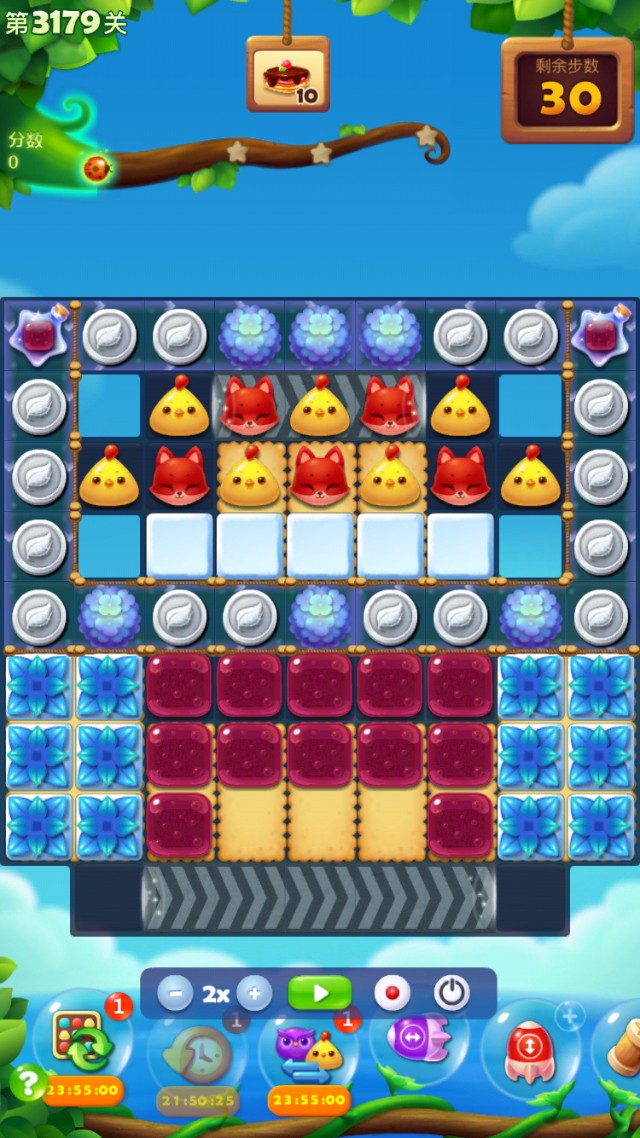640x1138 pixels.
Task: Select the yellow chick beside the top-row foxes
Action: point(320,406)
